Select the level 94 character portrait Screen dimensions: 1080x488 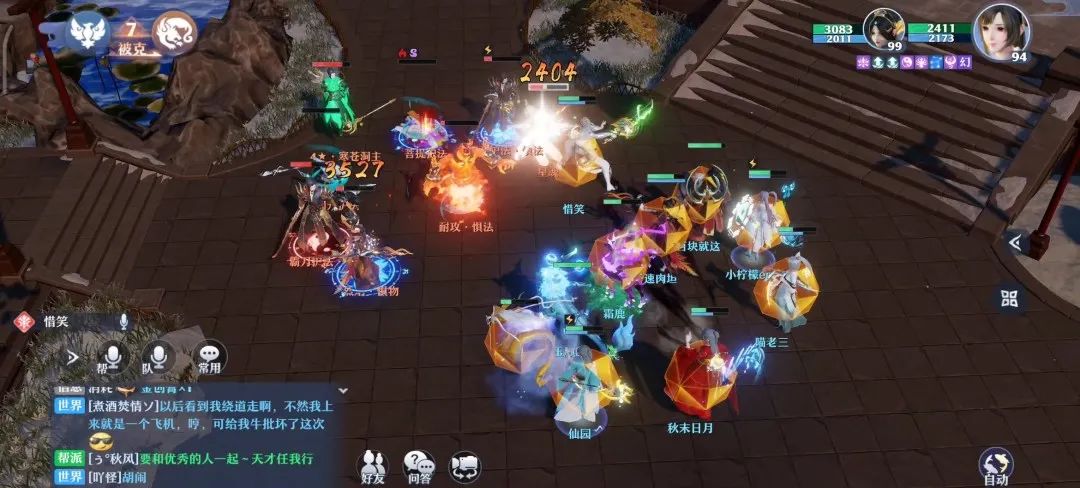1001,32
